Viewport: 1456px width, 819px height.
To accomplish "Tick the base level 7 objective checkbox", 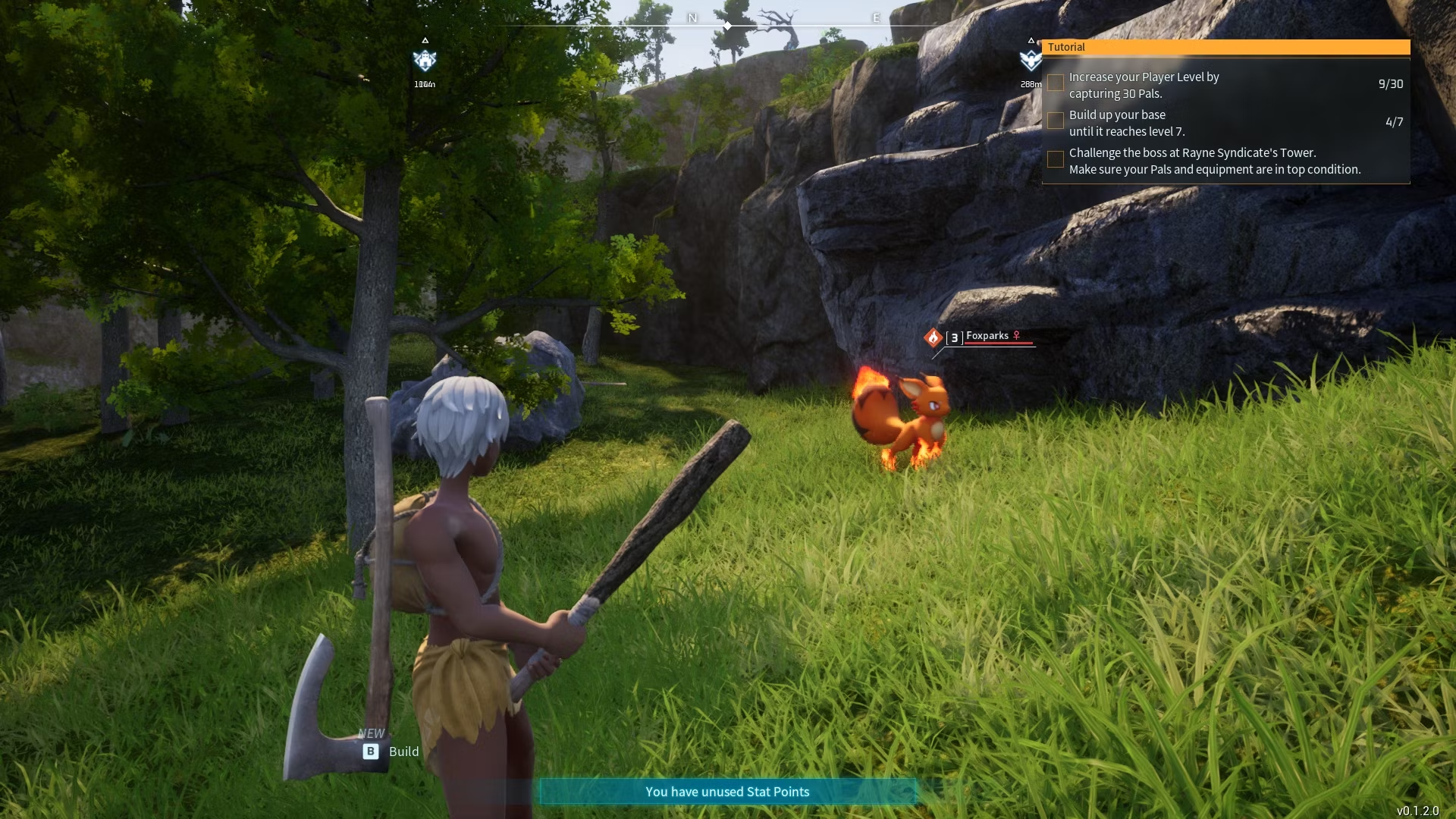I will click(1055, 121).
